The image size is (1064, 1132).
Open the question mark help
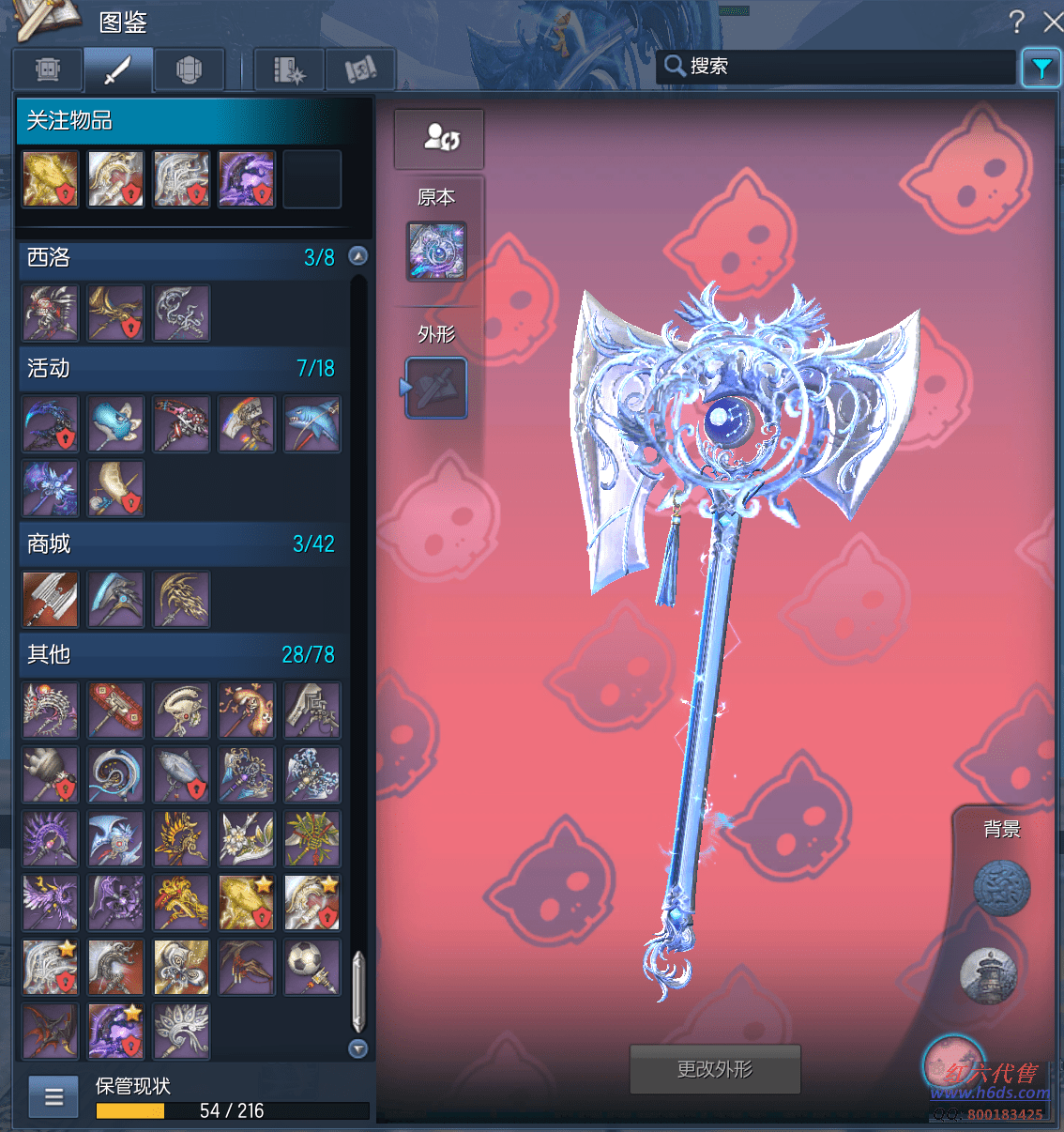(1016, 21)
